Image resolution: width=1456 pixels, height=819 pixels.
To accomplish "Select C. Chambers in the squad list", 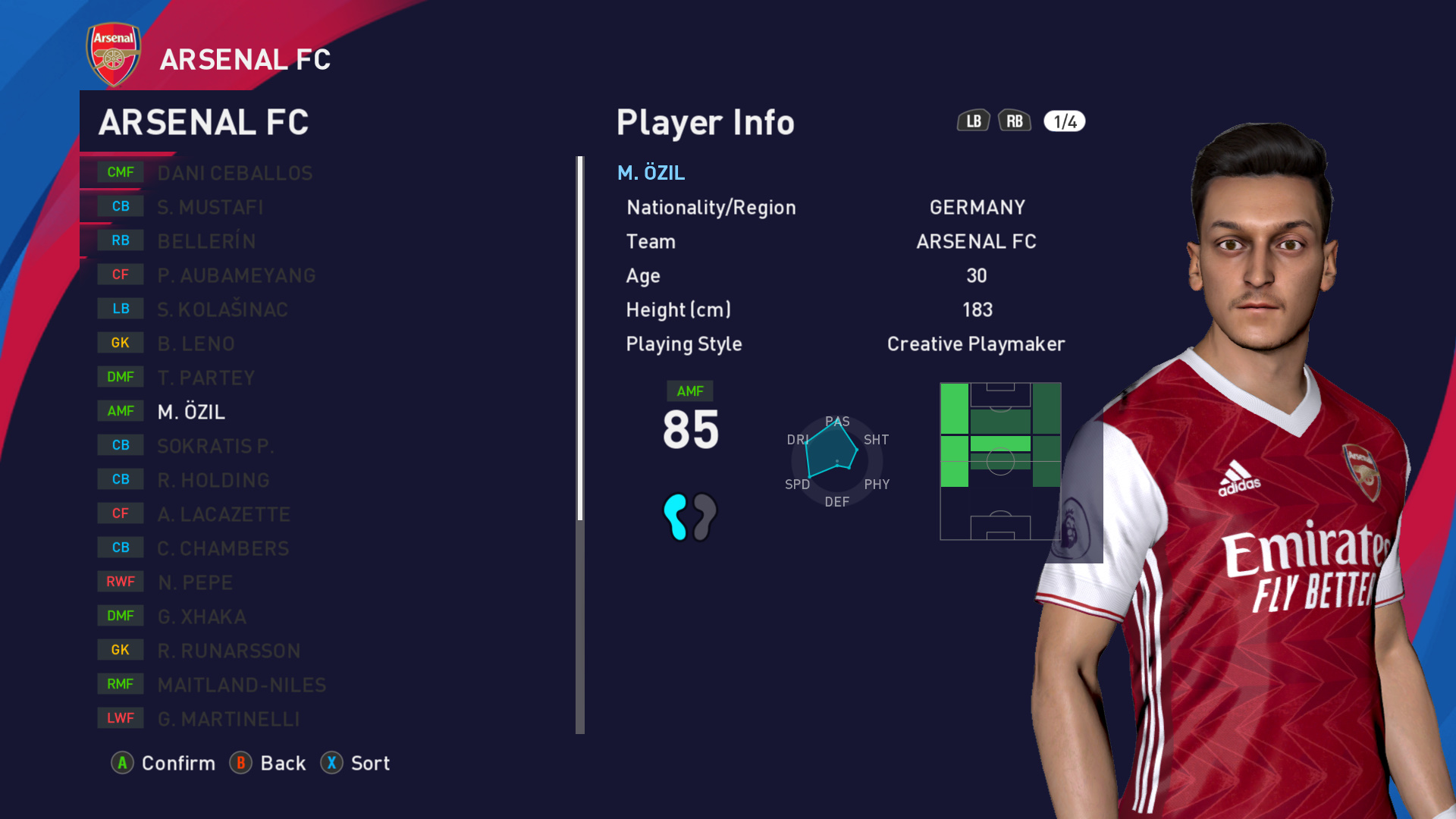I will tap(223, 548).
